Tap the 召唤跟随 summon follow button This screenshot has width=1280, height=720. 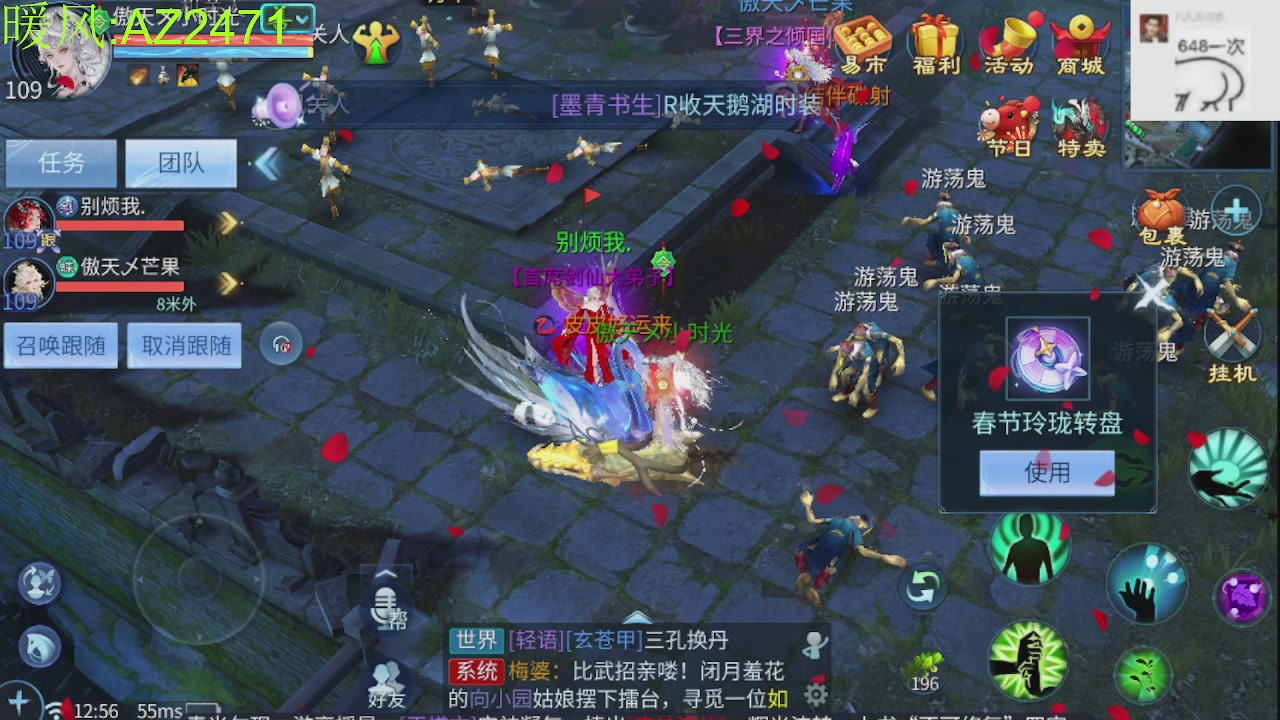tap(60, 344)
